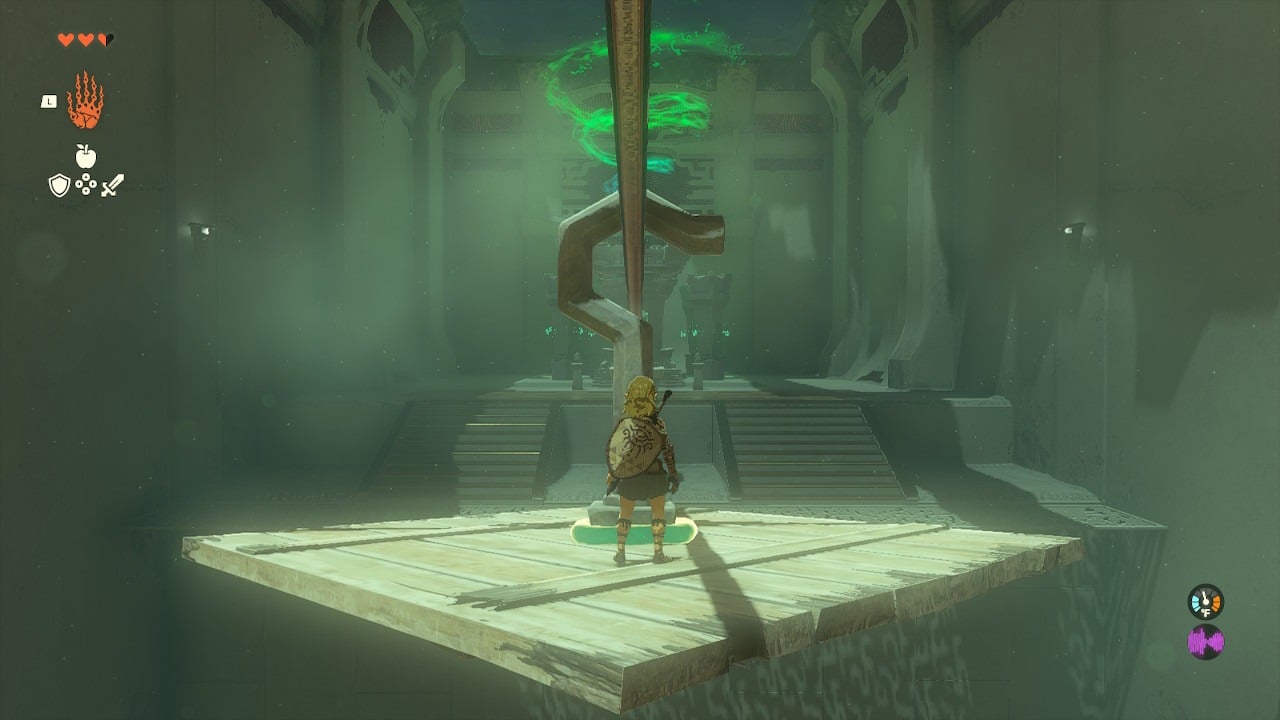Open the shield quick-select icon
The width and height of the screenshot is (1280, 720).
click(x=59, y=185)
